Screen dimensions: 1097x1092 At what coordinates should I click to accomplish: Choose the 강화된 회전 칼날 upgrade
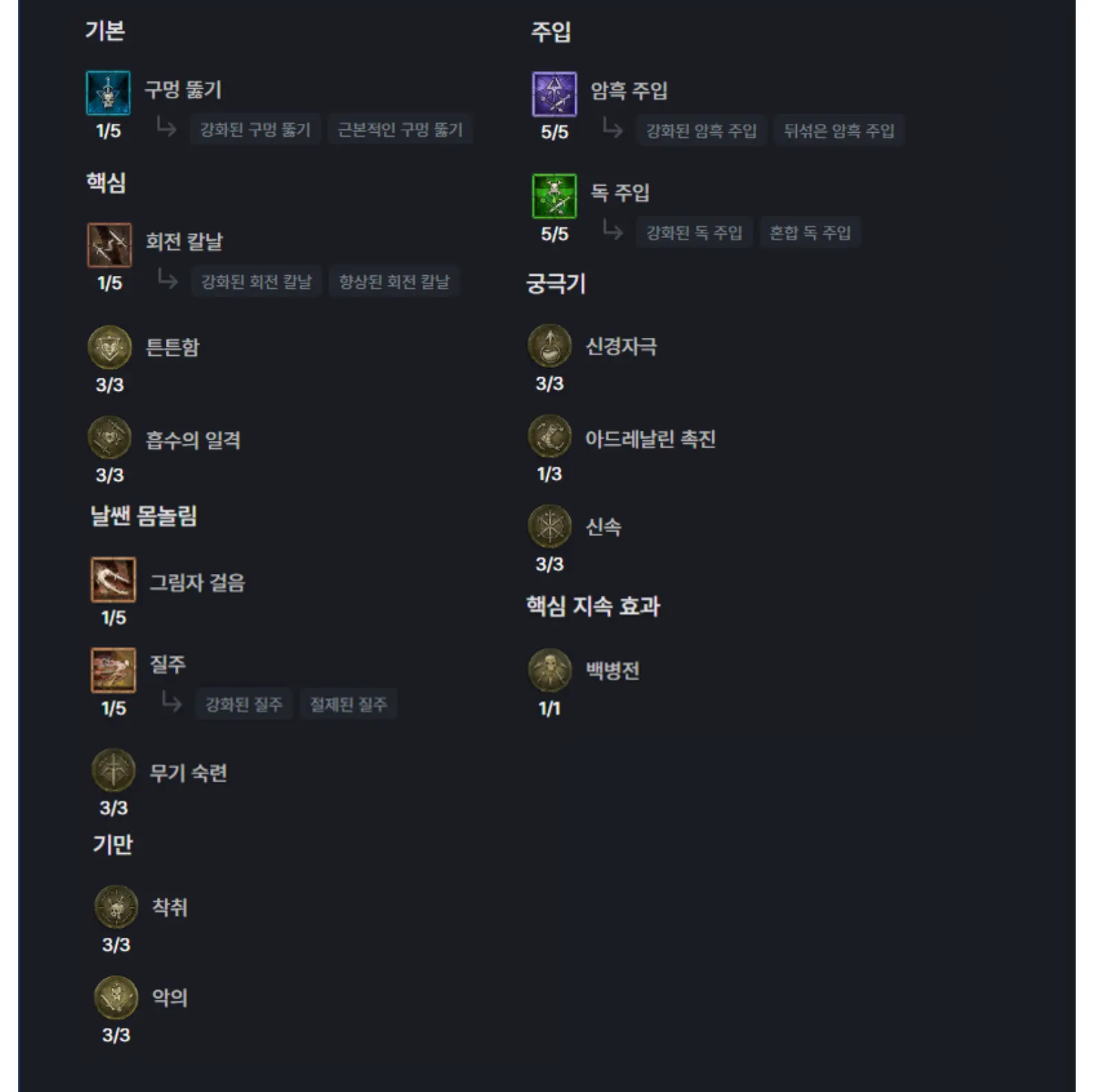pyautogui.click(x=256, y=282)
